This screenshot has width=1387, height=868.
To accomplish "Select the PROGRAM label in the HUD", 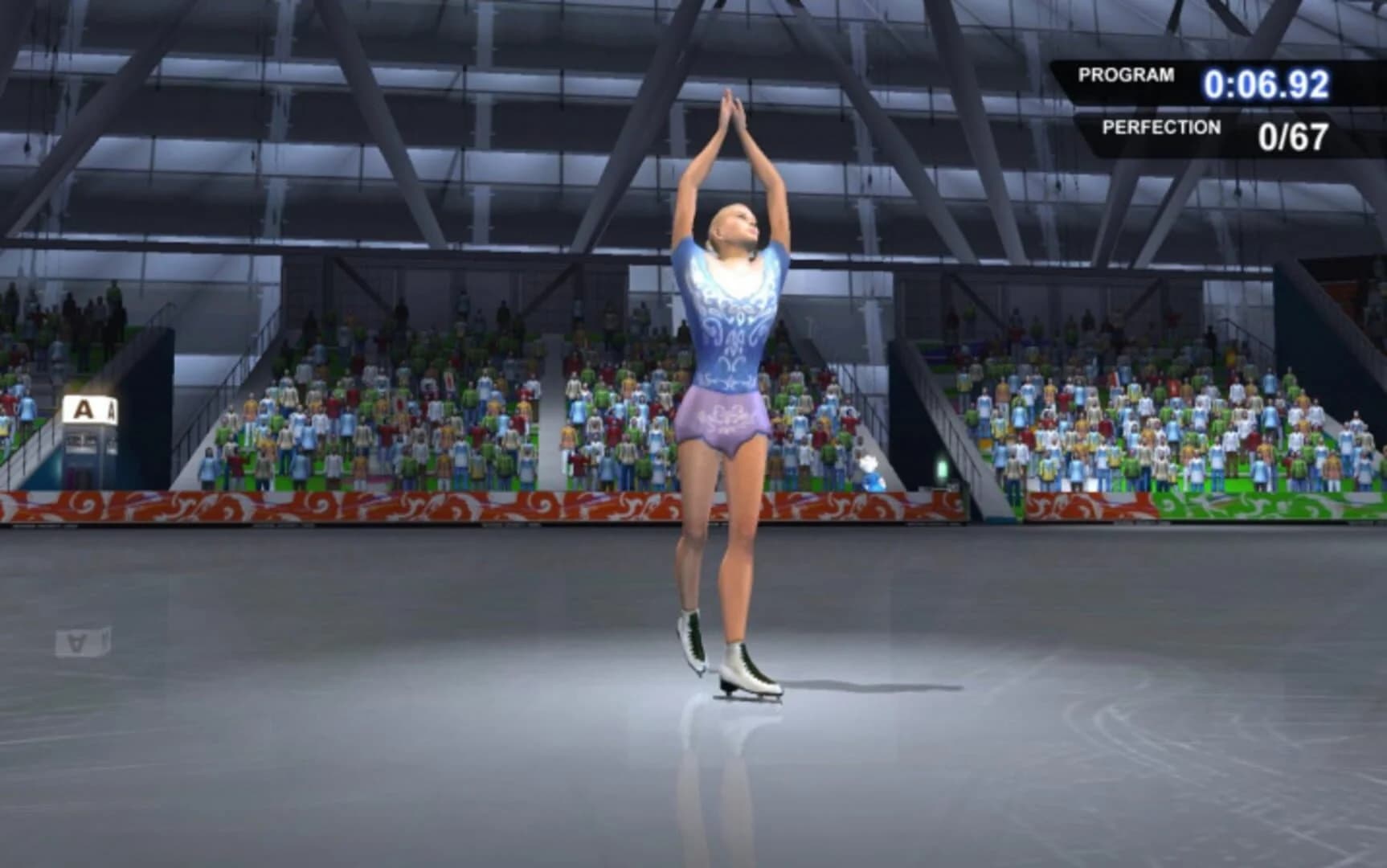I will 1127,76.
